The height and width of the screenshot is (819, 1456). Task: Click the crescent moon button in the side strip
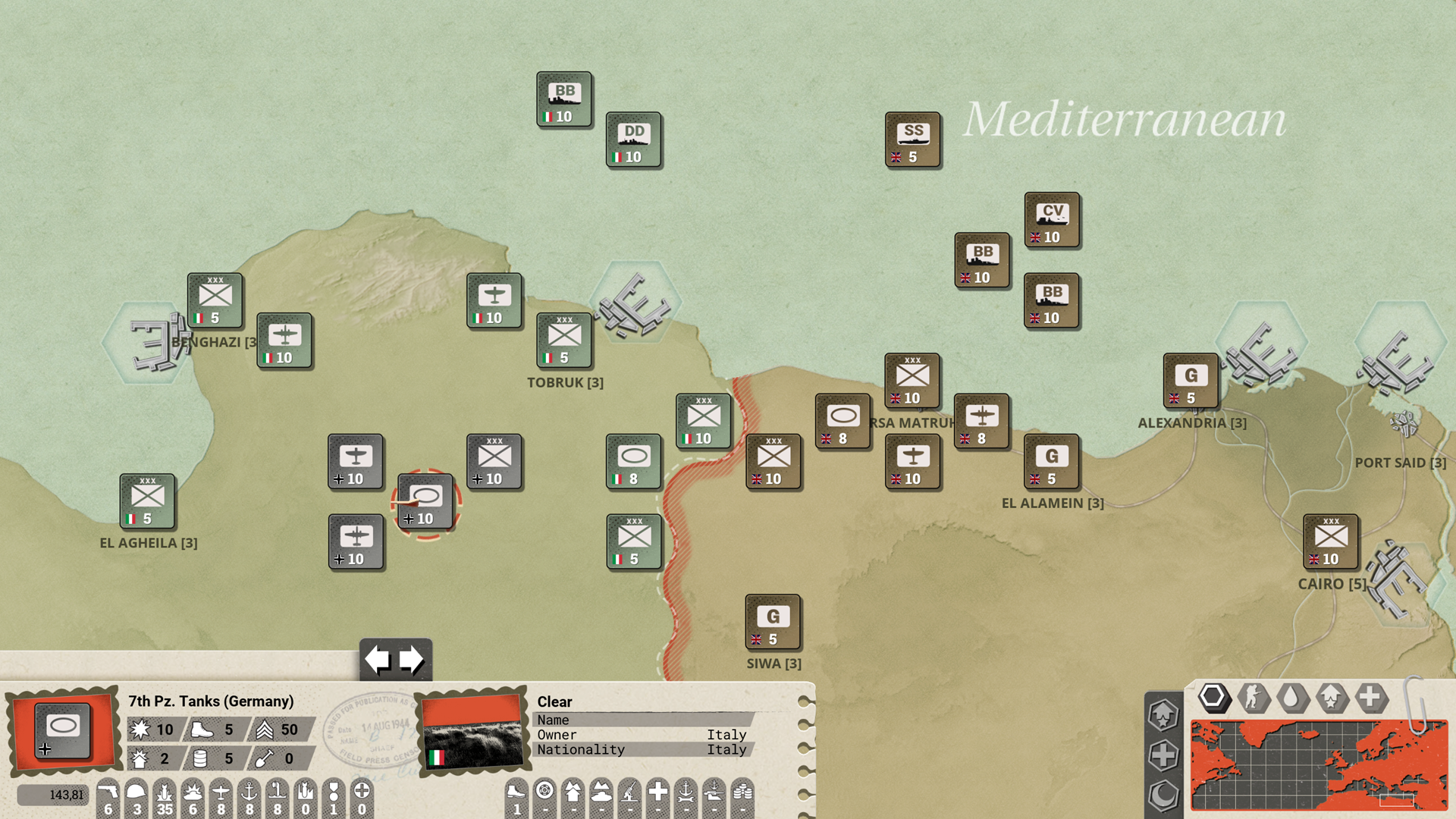(x=1163, y=795)
